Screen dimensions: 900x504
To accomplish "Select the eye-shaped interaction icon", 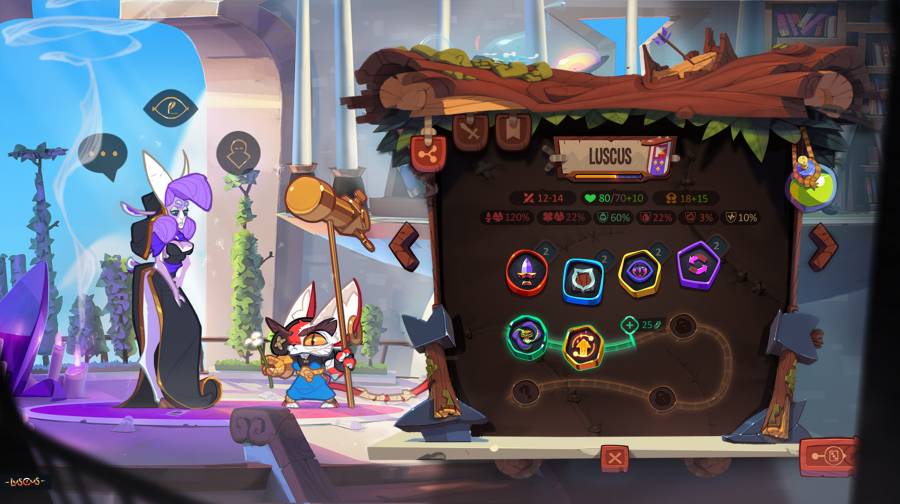I will tap(170, 106).
